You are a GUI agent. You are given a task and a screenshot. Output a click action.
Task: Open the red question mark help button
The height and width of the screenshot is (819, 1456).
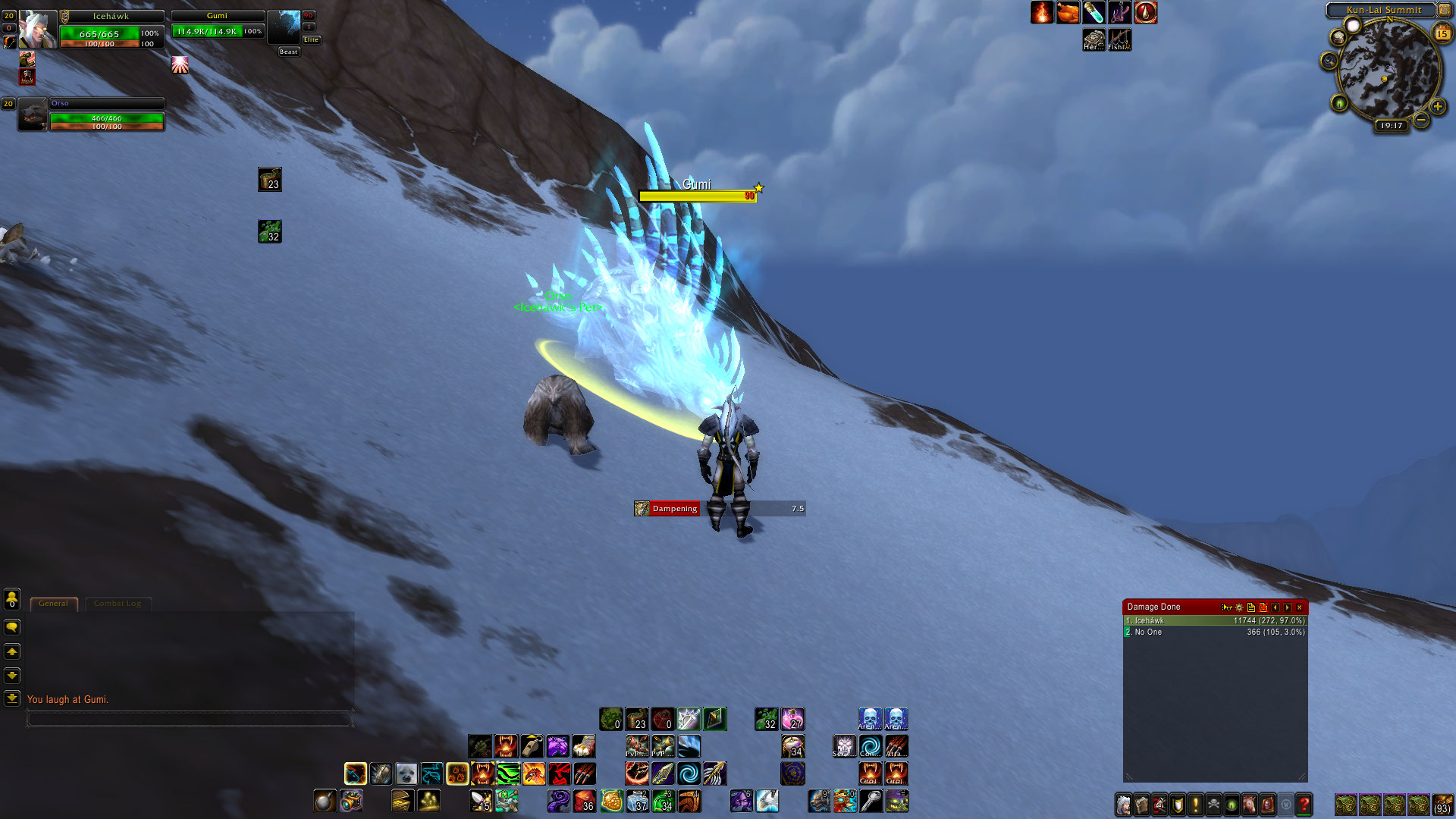1304,804
